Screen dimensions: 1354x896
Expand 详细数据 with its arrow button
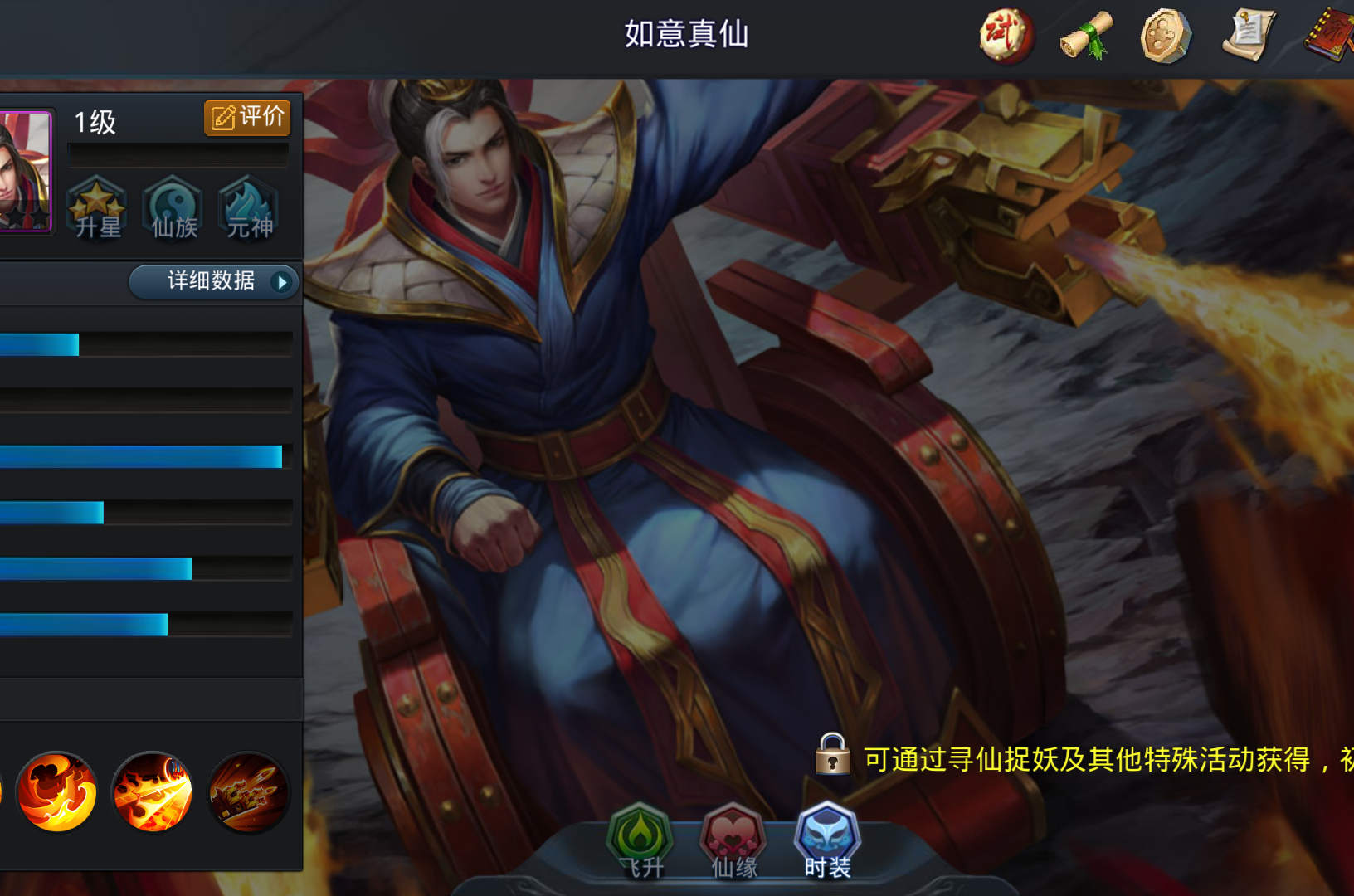210,281
